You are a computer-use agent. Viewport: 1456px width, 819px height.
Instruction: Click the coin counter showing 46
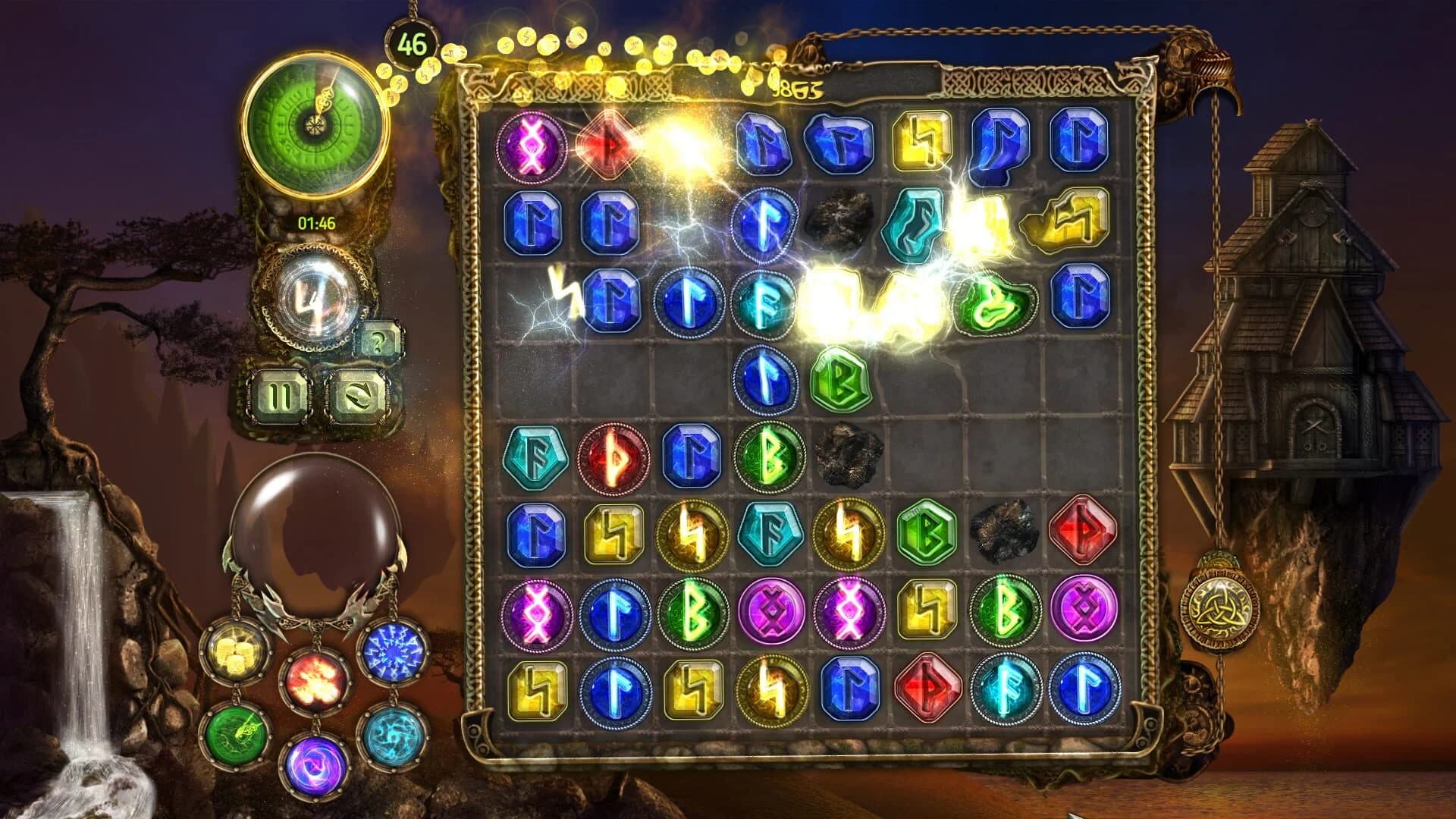point(410,43)
